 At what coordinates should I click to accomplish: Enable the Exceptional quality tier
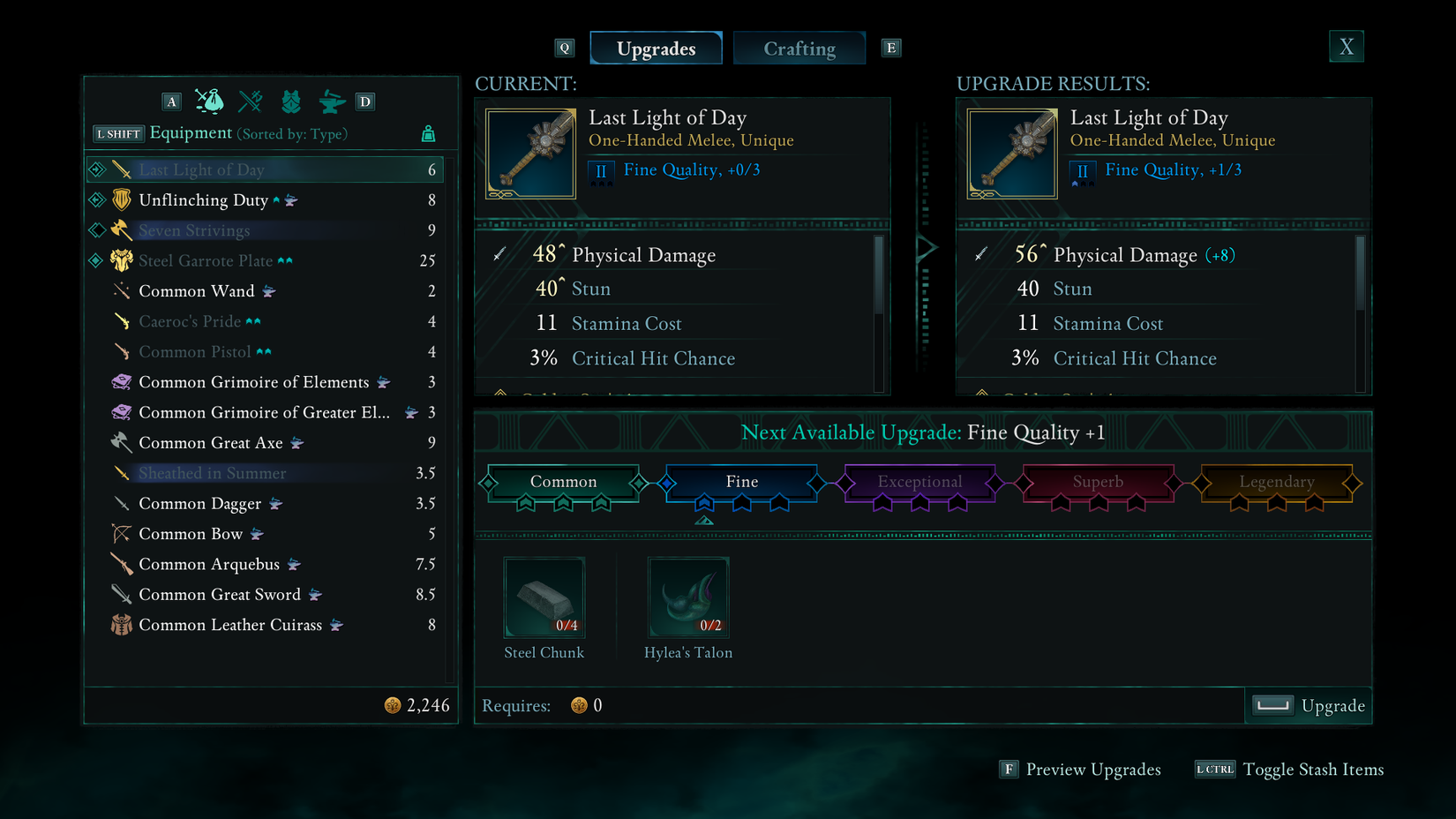tap(919, 483)
